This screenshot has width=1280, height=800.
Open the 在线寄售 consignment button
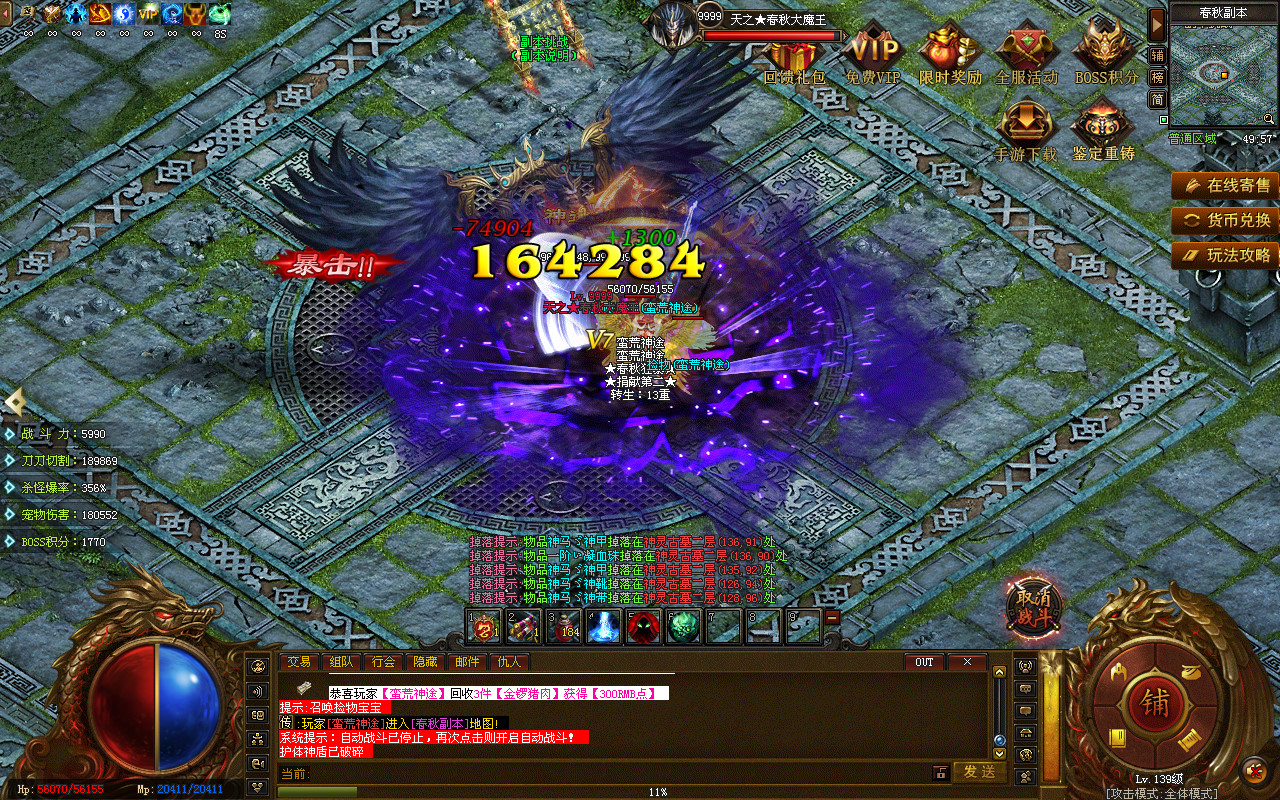pyautogui.click(x=1226, y=185)
